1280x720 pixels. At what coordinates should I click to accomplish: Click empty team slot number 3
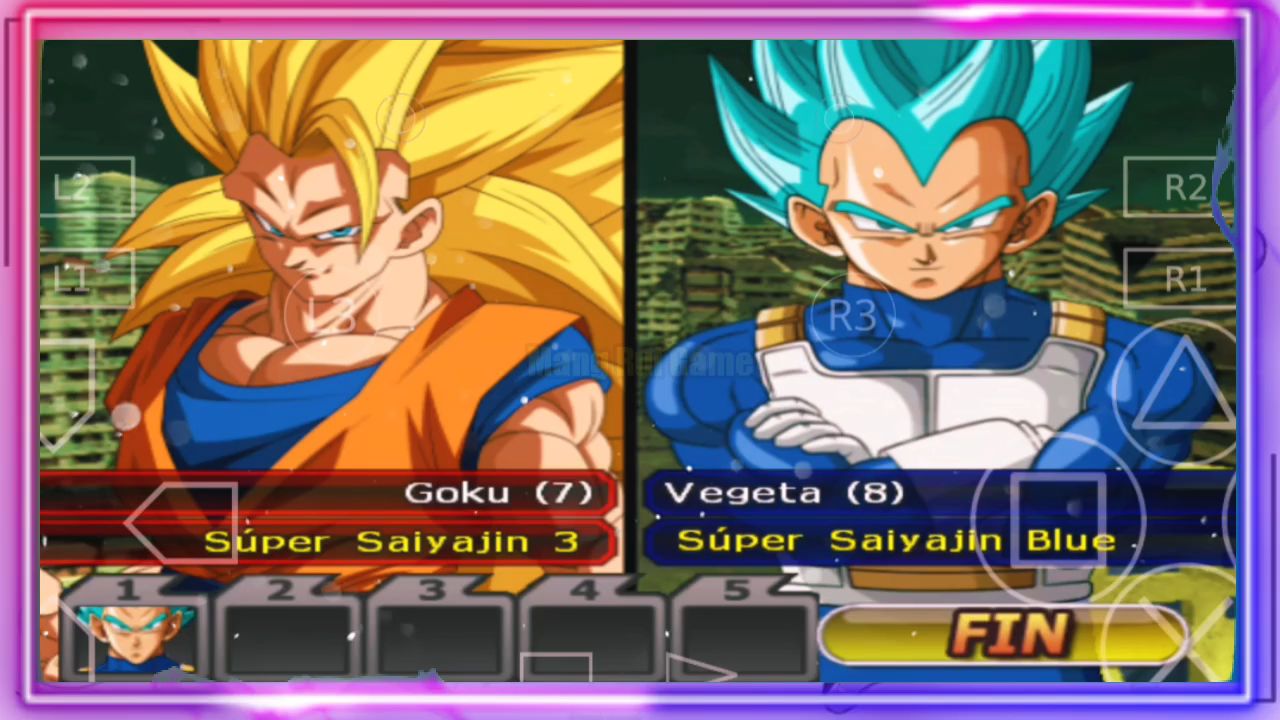pos(440,637)
